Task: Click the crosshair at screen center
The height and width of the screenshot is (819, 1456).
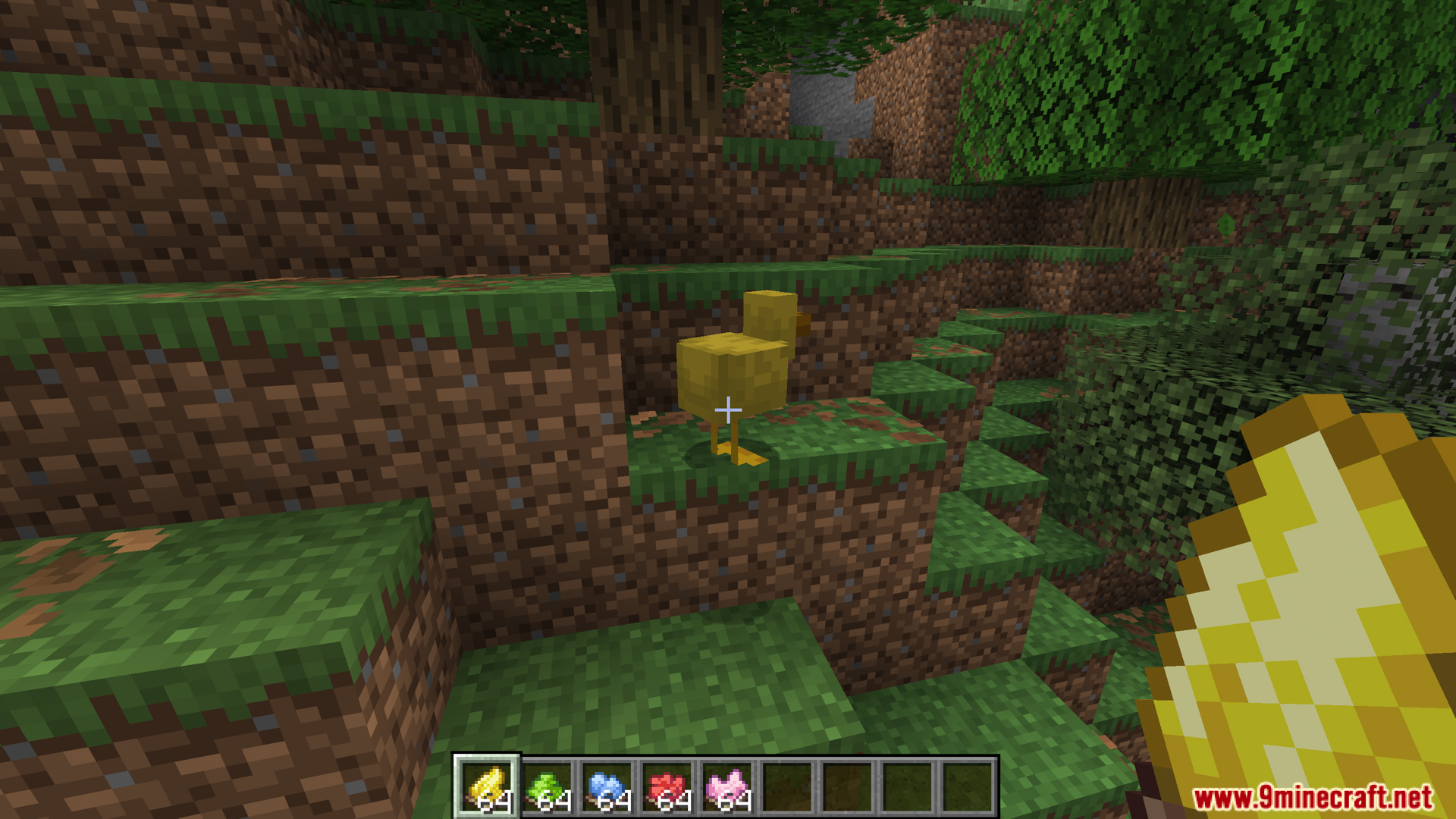Action: 728,409
